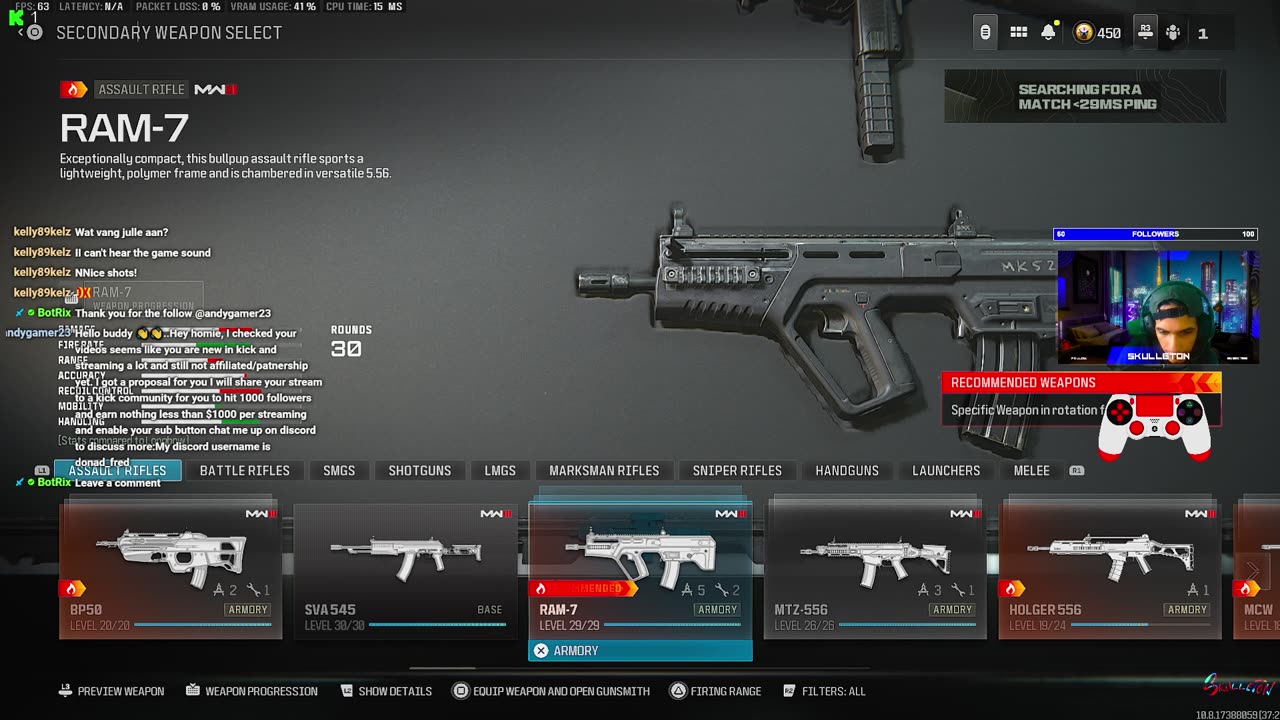
Task: Open the Armory button under RAM-7
Action: click(640, 651)
